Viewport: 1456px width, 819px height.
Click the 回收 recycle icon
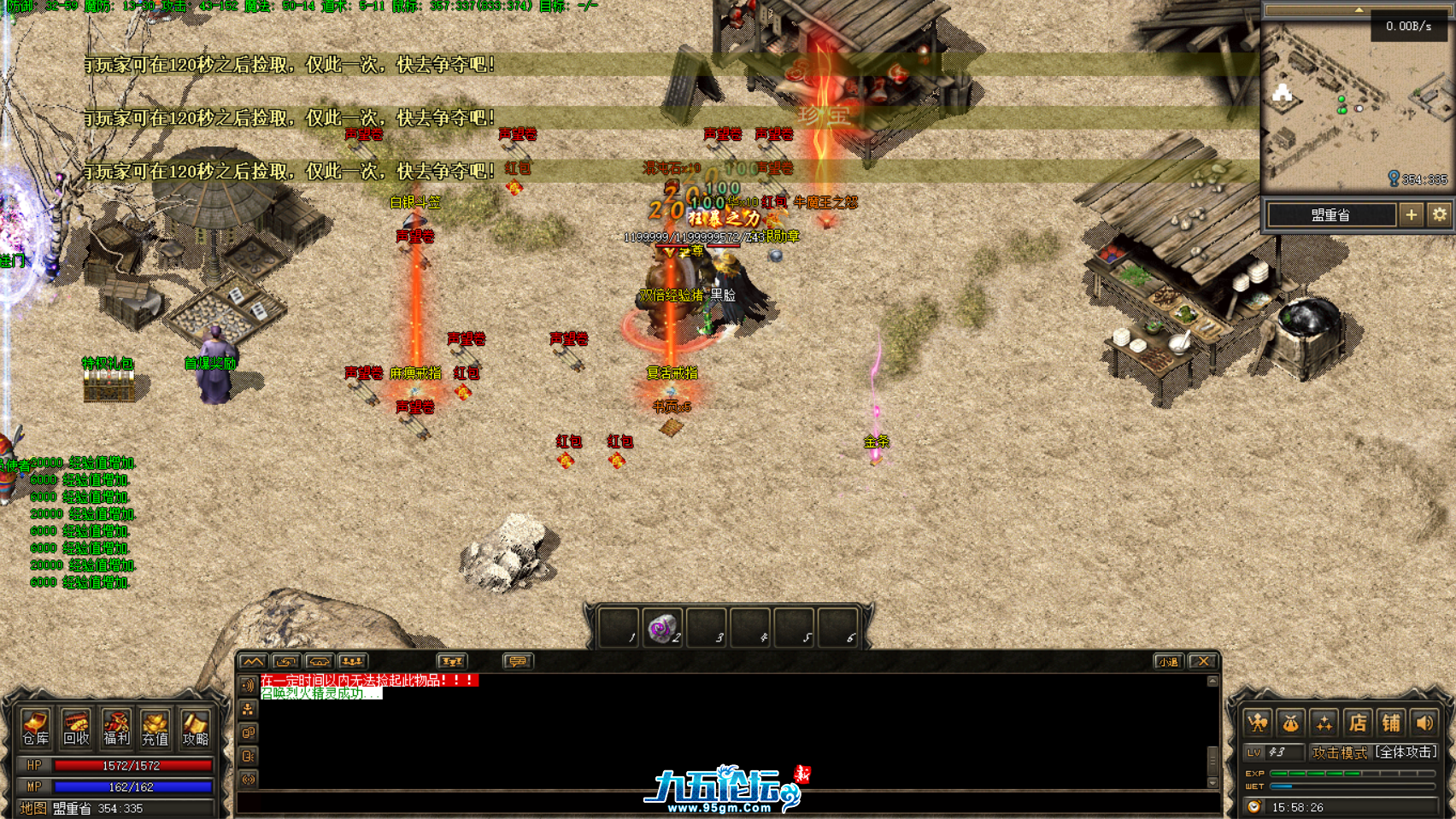coord(77,728)
